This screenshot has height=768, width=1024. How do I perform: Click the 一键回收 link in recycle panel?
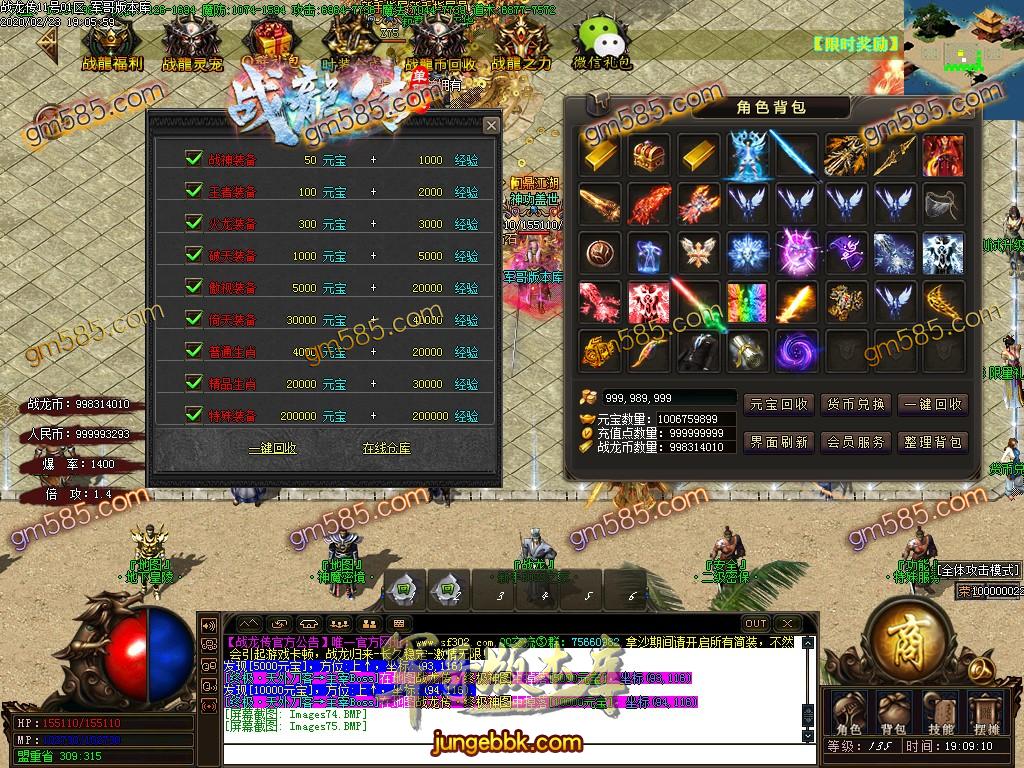click(x=272, y=449)
